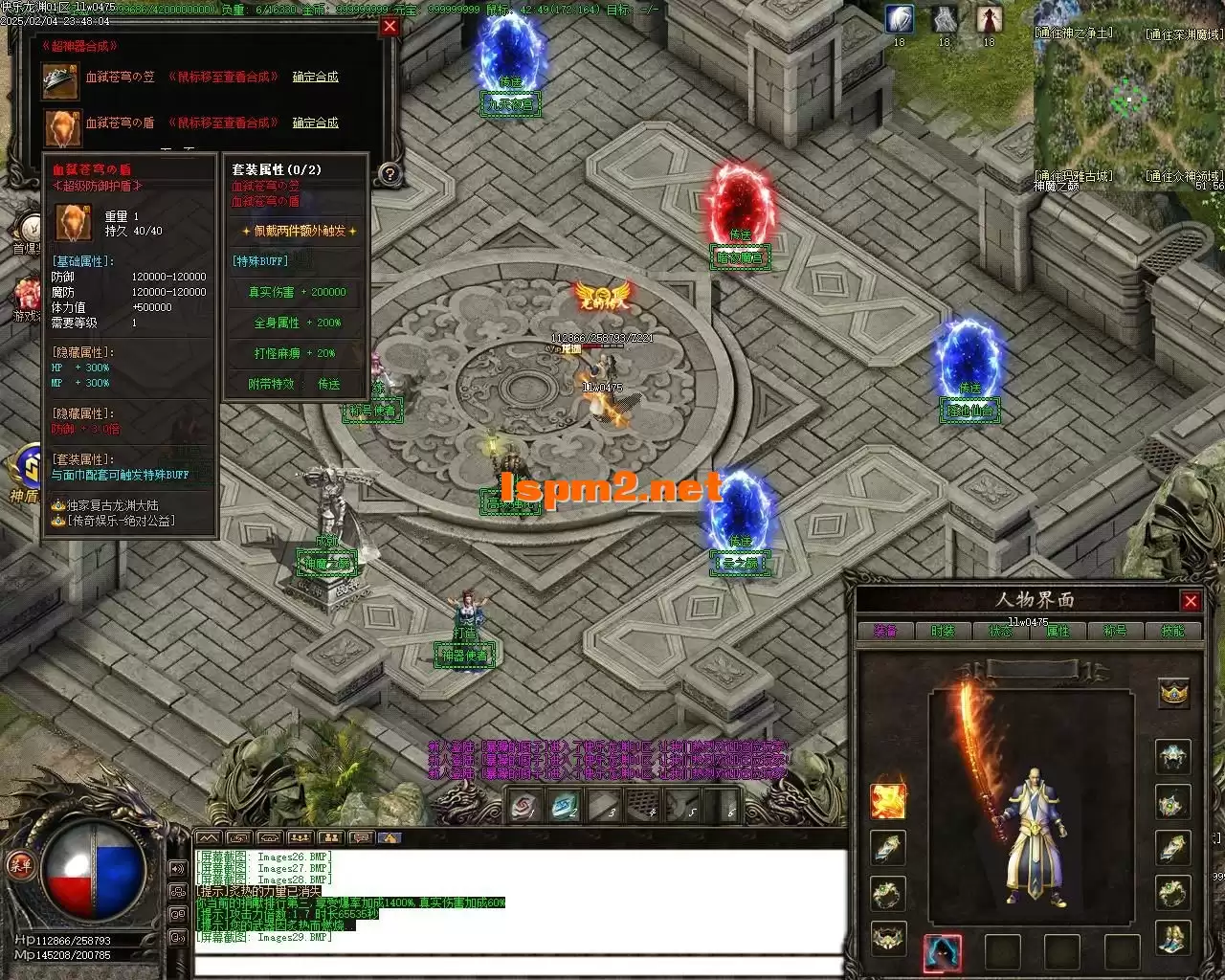Show the 称号 titles tab
1225x980 pixels.
[1115, 632]
